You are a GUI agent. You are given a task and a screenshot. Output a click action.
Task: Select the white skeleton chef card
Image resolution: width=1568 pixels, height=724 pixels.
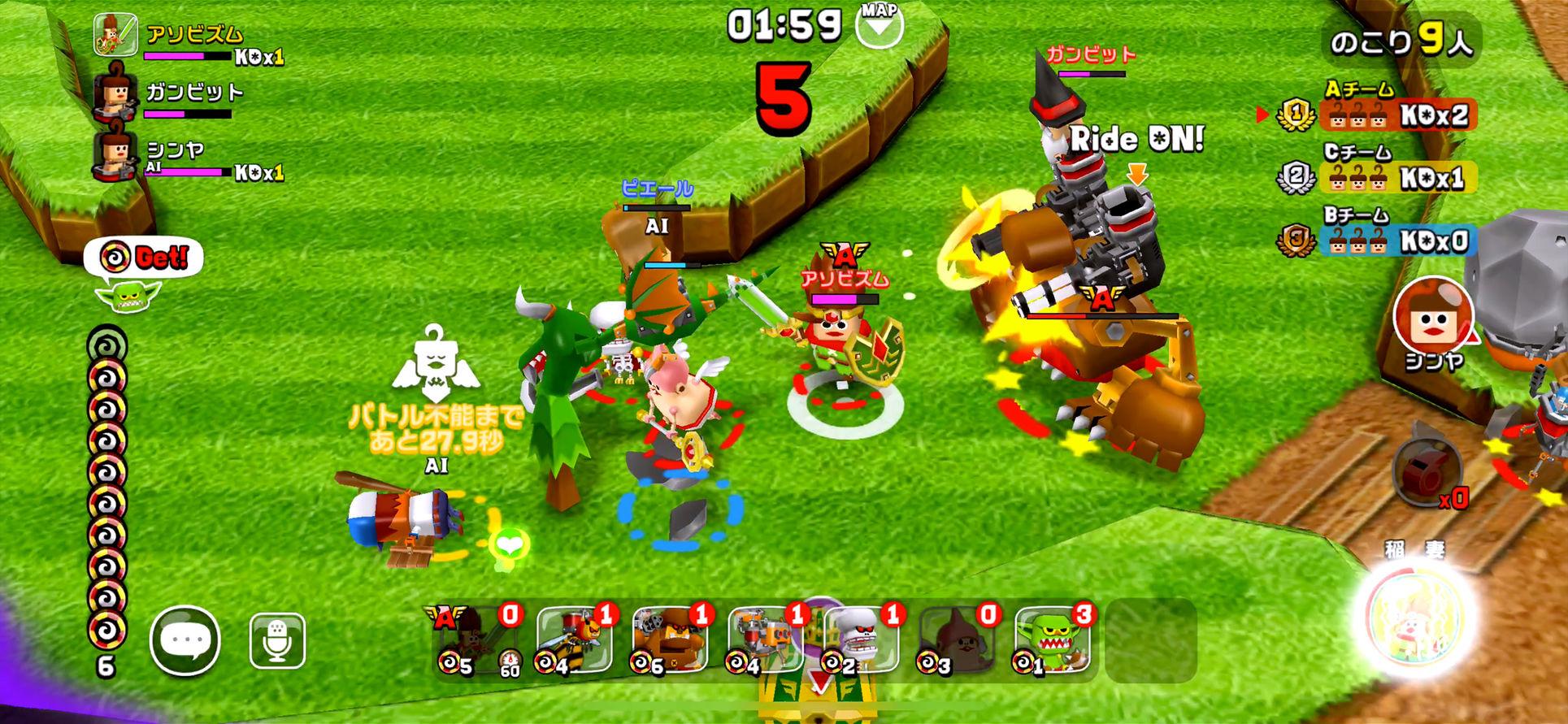(x=862, y=640)
